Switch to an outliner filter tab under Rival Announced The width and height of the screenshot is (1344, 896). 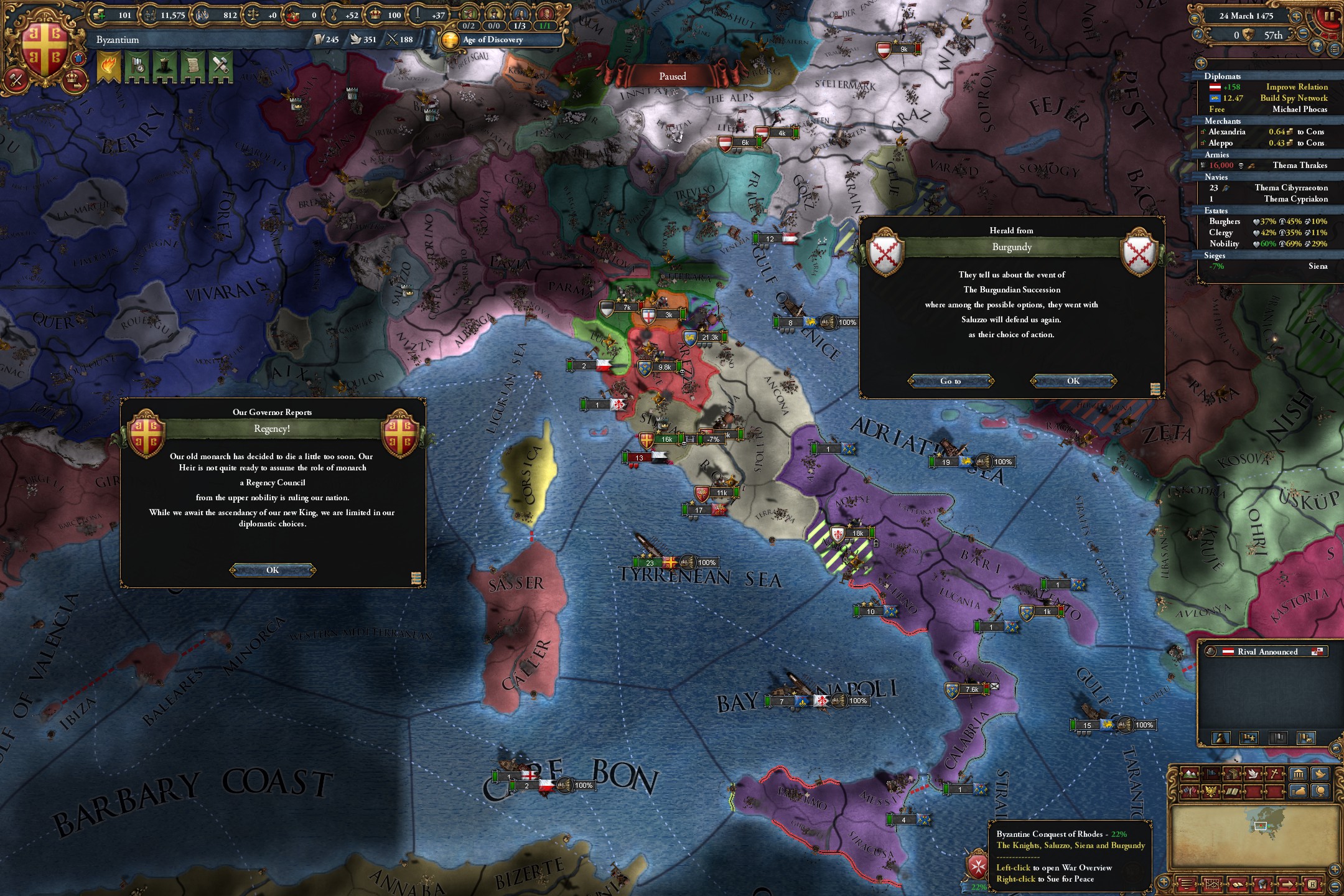(1221, 738)
